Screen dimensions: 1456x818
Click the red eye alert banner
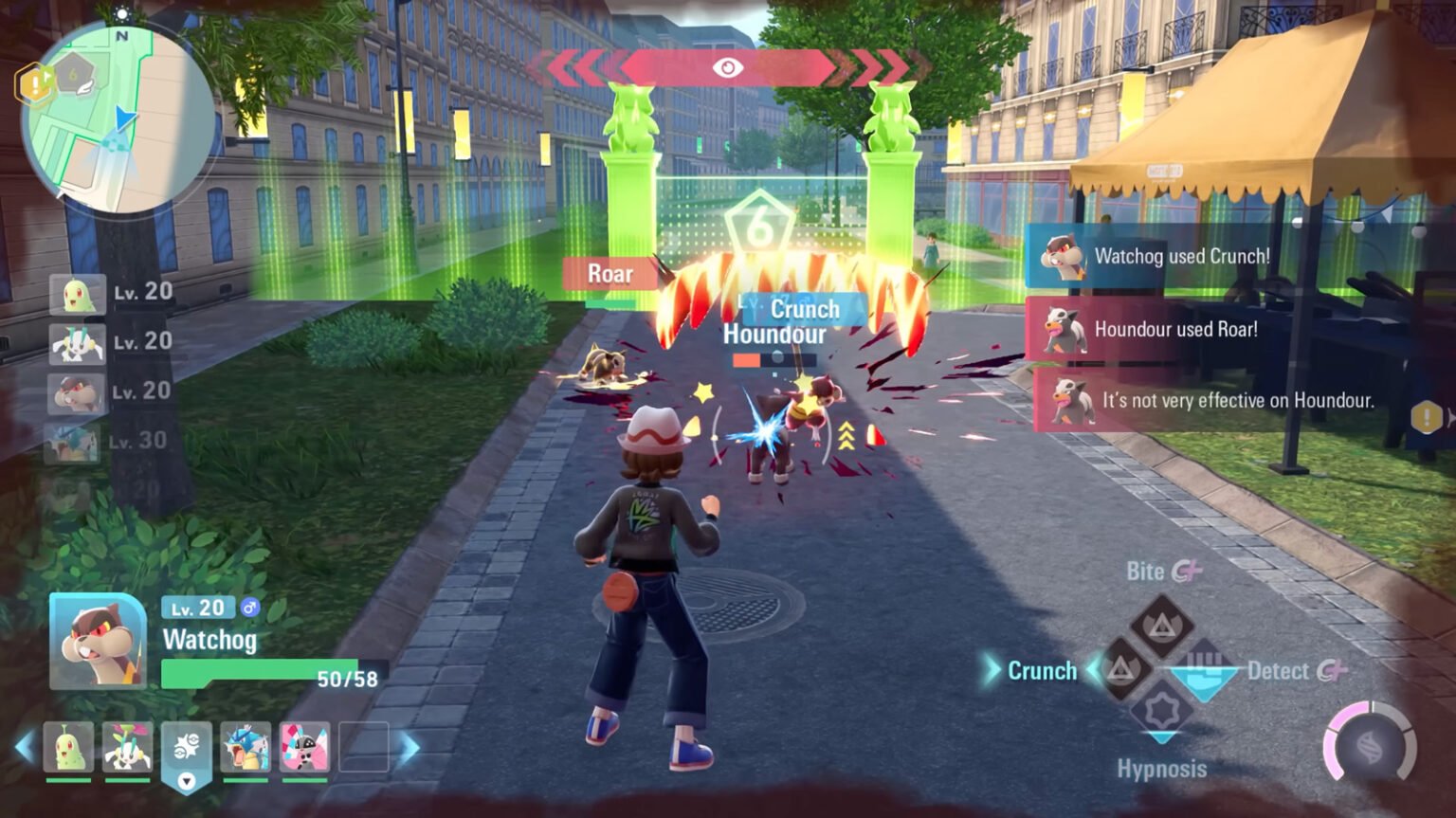click(x=727, y=67)
